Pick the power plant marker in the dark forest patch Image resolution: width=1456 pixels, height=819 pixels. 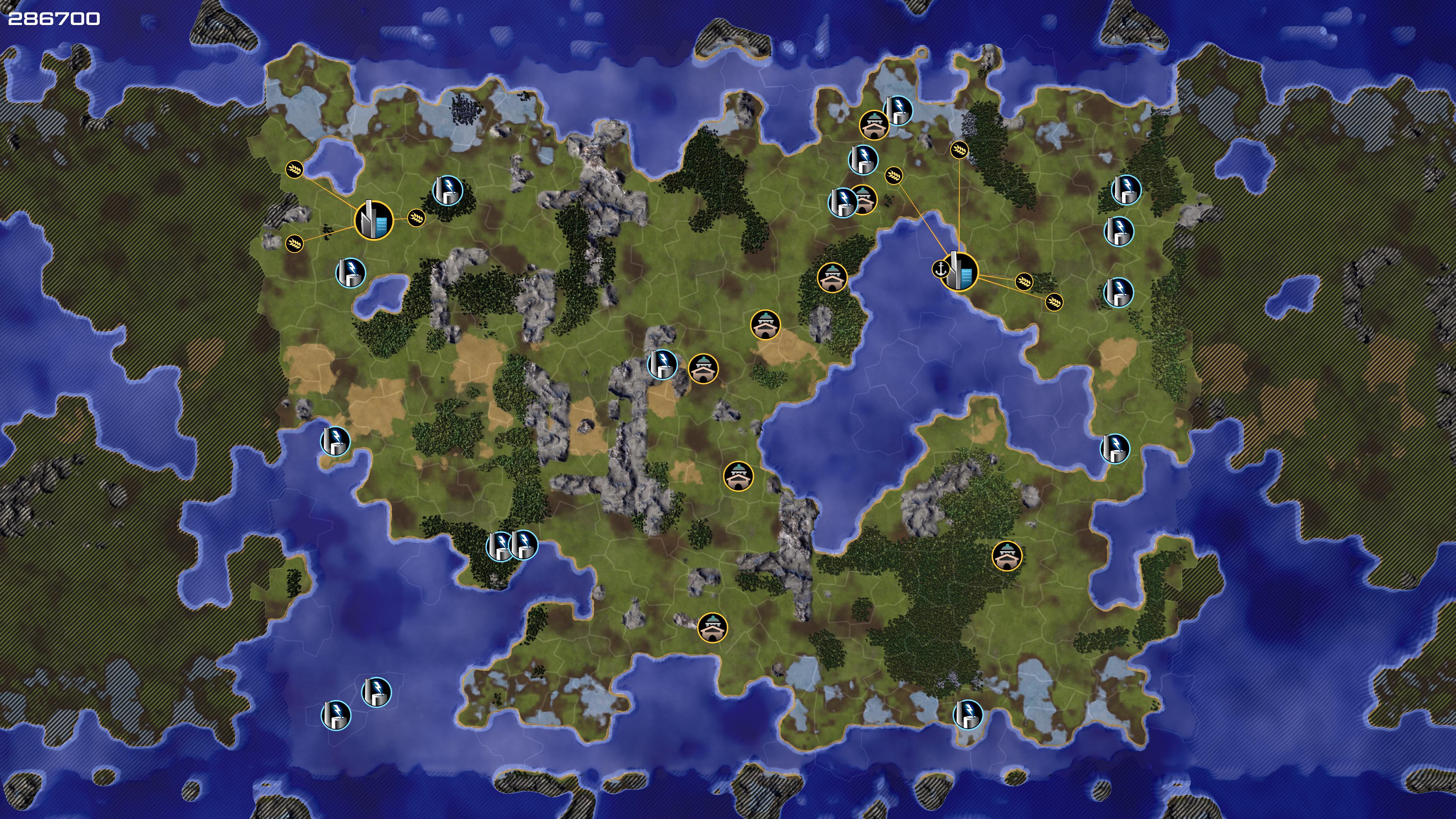[448, 190]
